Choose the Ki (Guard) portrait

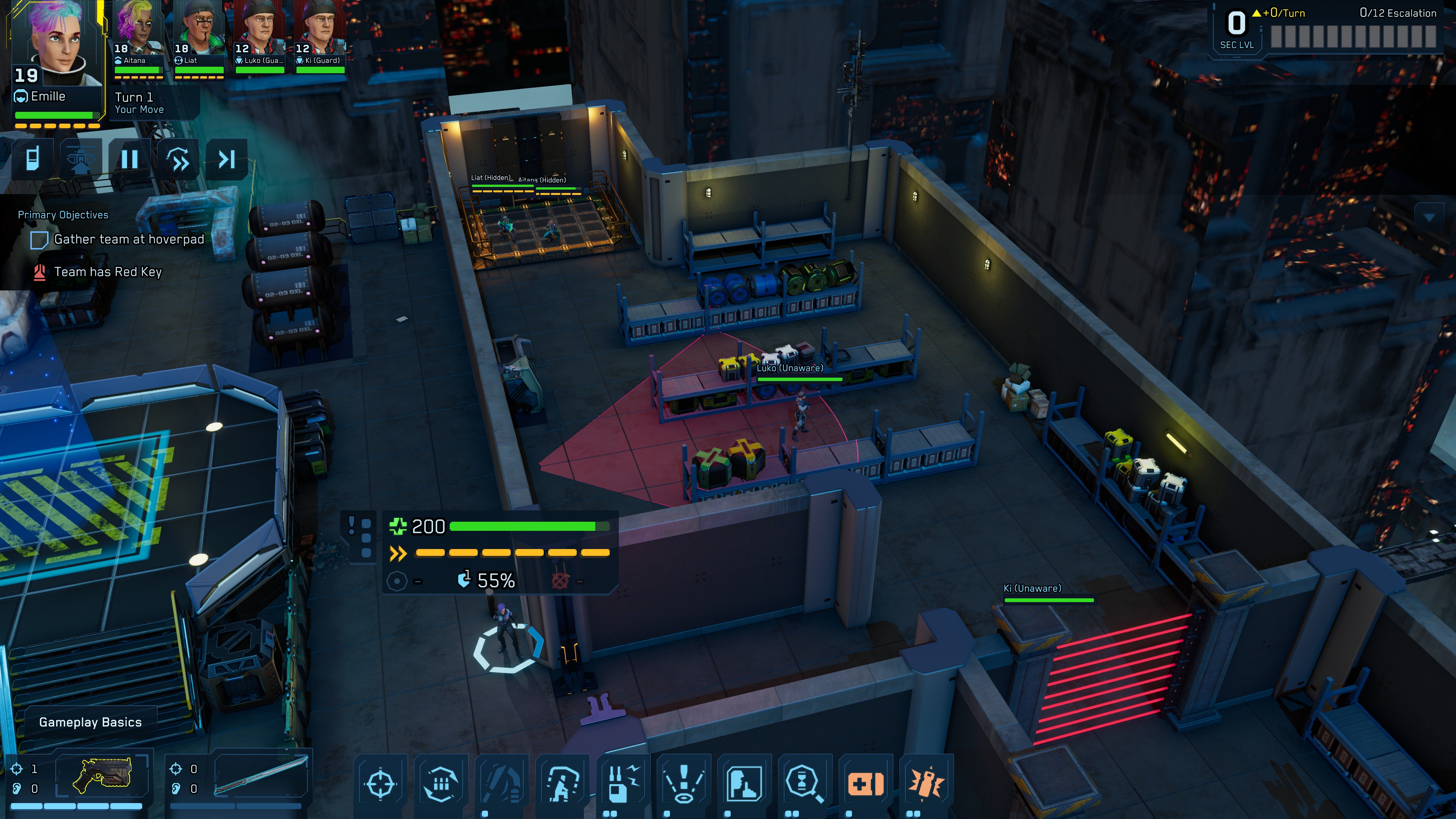click(x=319, y=34)
